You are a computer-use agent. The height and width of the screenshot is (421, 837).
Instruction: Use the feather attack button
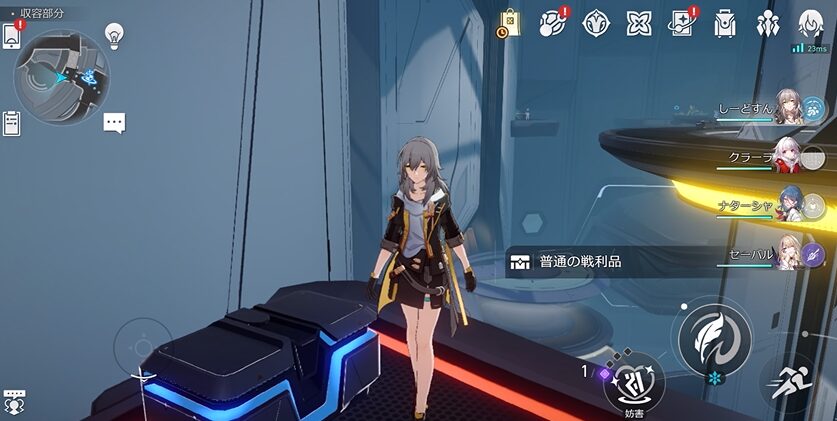pos(714,337)
